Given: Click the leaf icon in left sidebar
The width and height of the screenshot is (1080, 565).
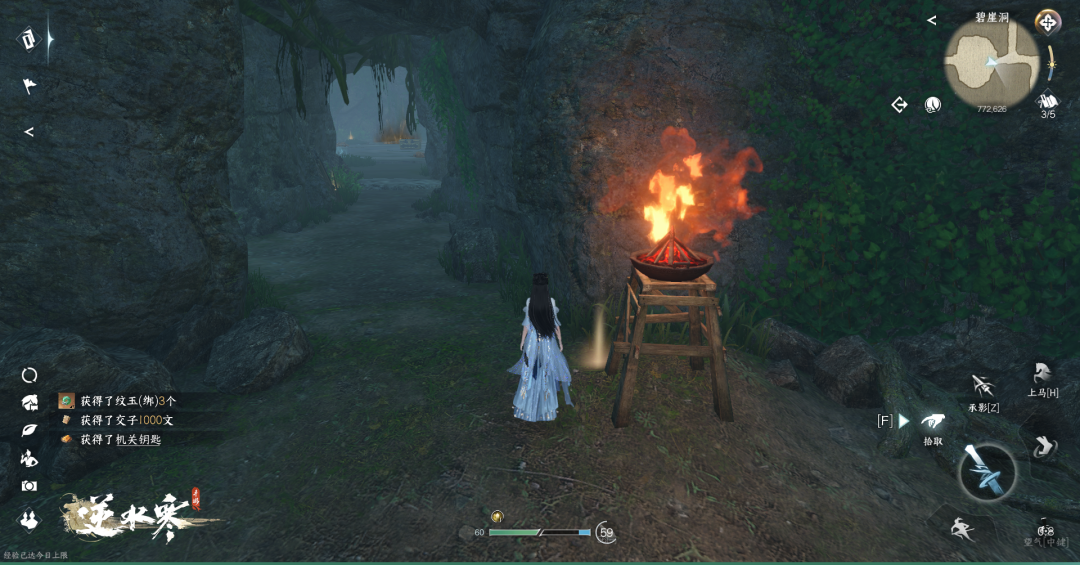Looking at the screenshot, I should [x=29, y=430].
